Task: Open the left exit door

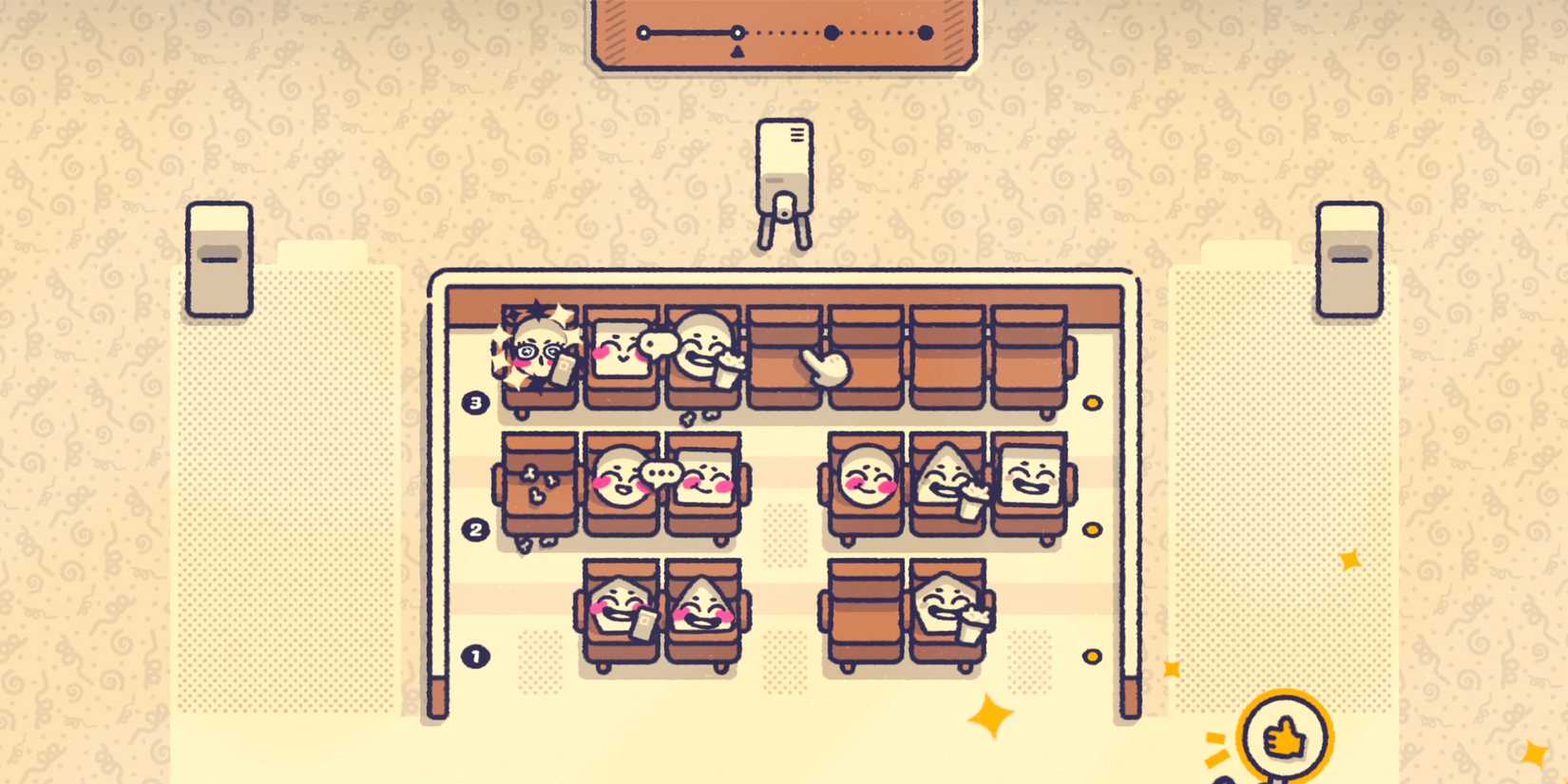Action: click(x=220, y=258)
